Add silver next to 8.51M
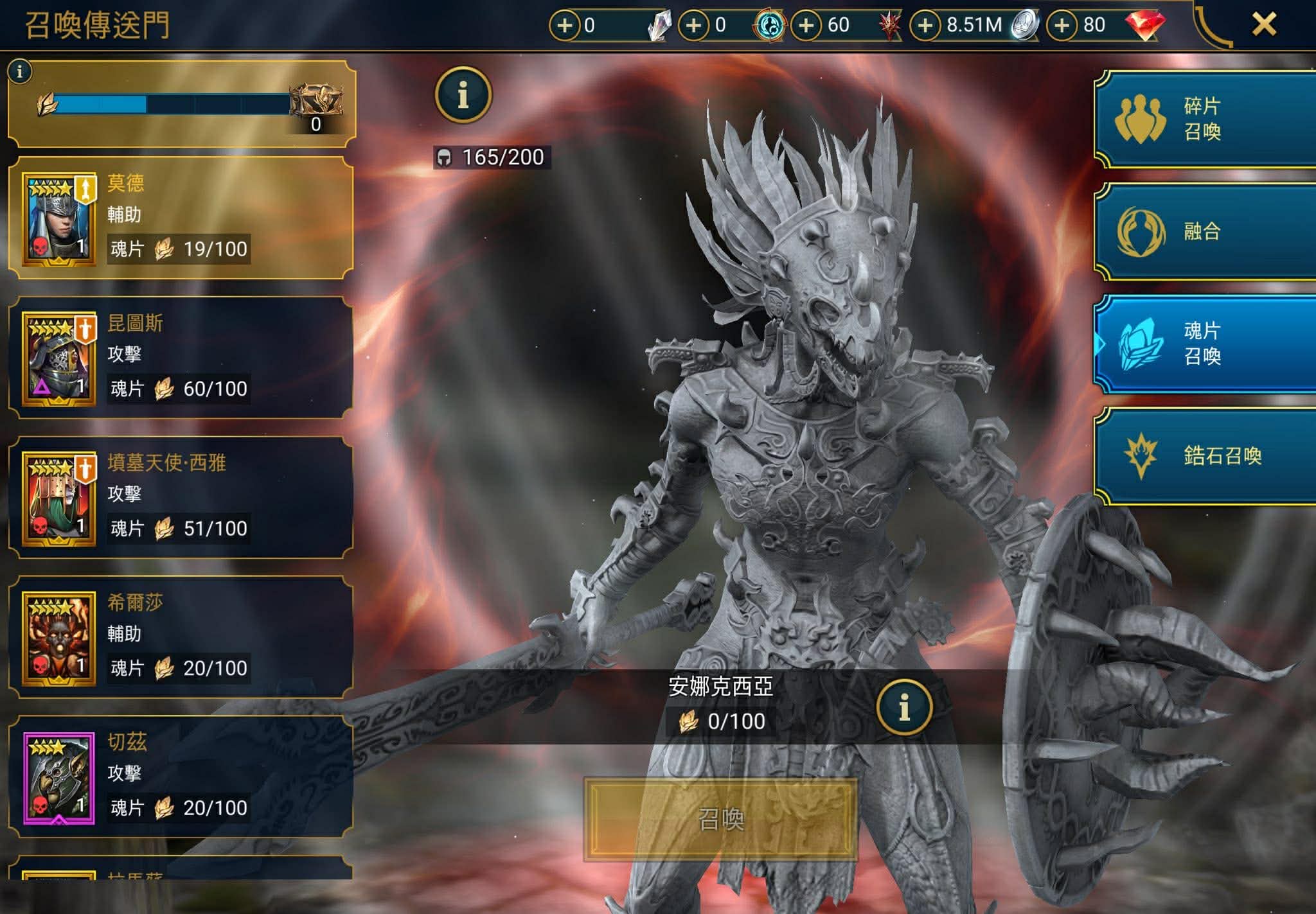Image resolution: width=1316 pixels, height=914 pixels. click(925, 26)
